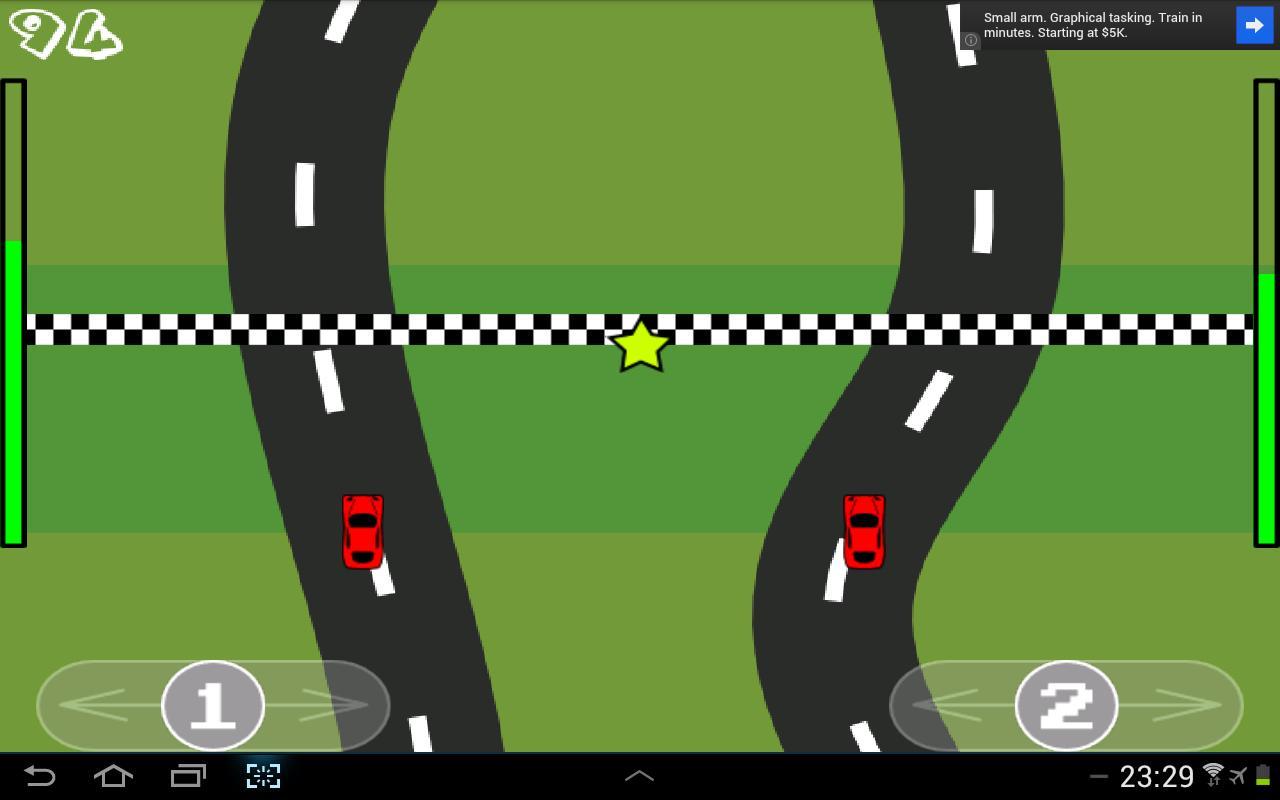1280x800 pixels.
Task: Tap player 1's red car on the left road
Action: click(x=363, y=530)
